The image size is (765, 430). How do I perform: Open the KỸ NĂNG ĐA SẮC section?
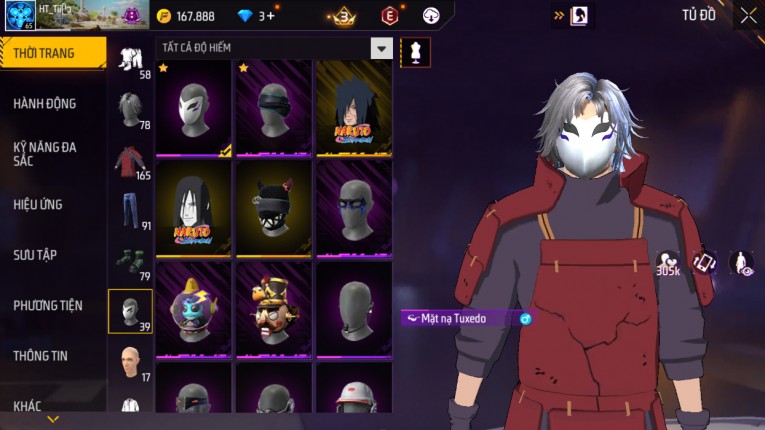click(x=45, y=153)
